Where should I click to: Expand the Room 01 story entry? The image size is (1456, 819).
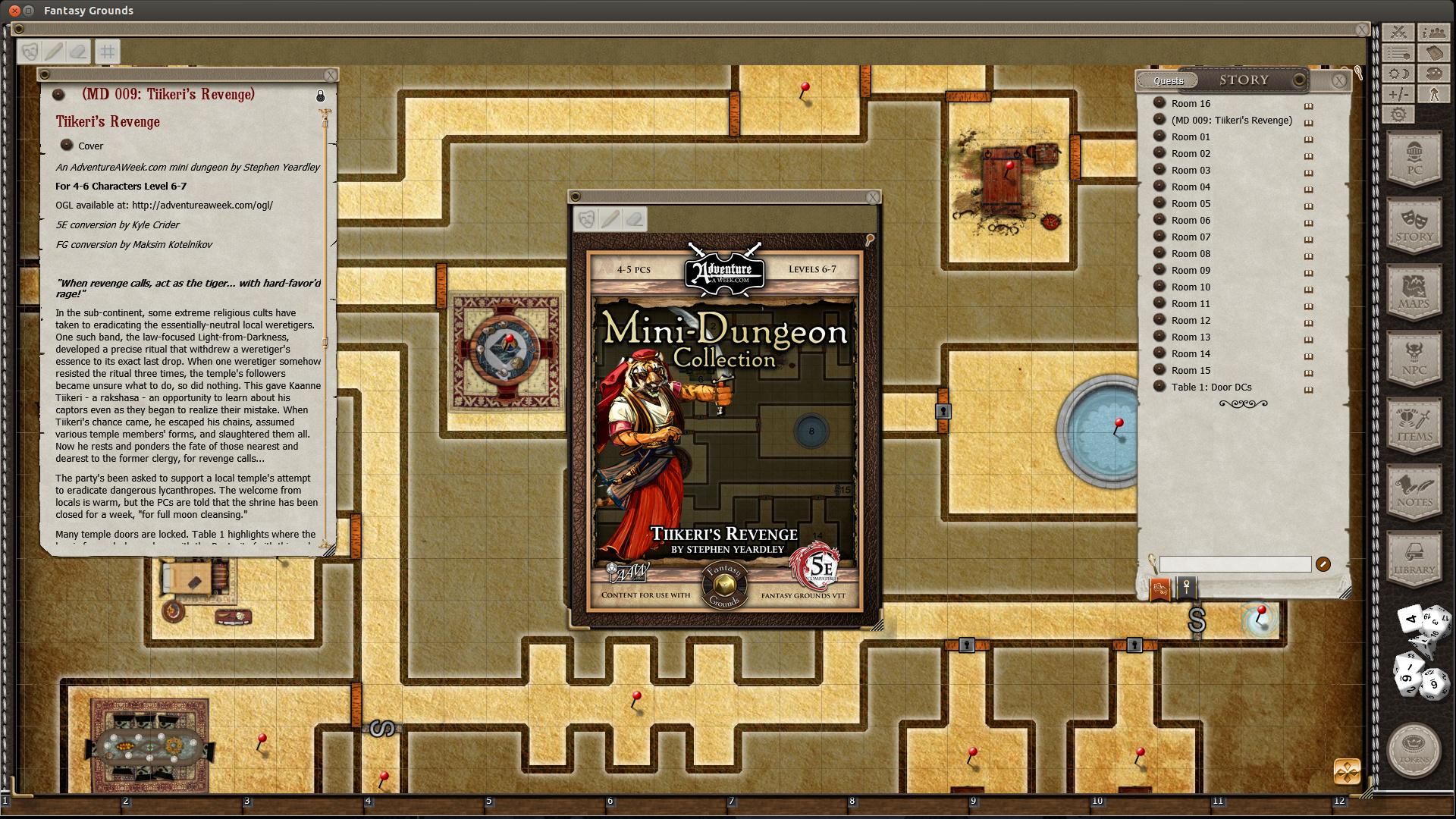coord(1160,136)
